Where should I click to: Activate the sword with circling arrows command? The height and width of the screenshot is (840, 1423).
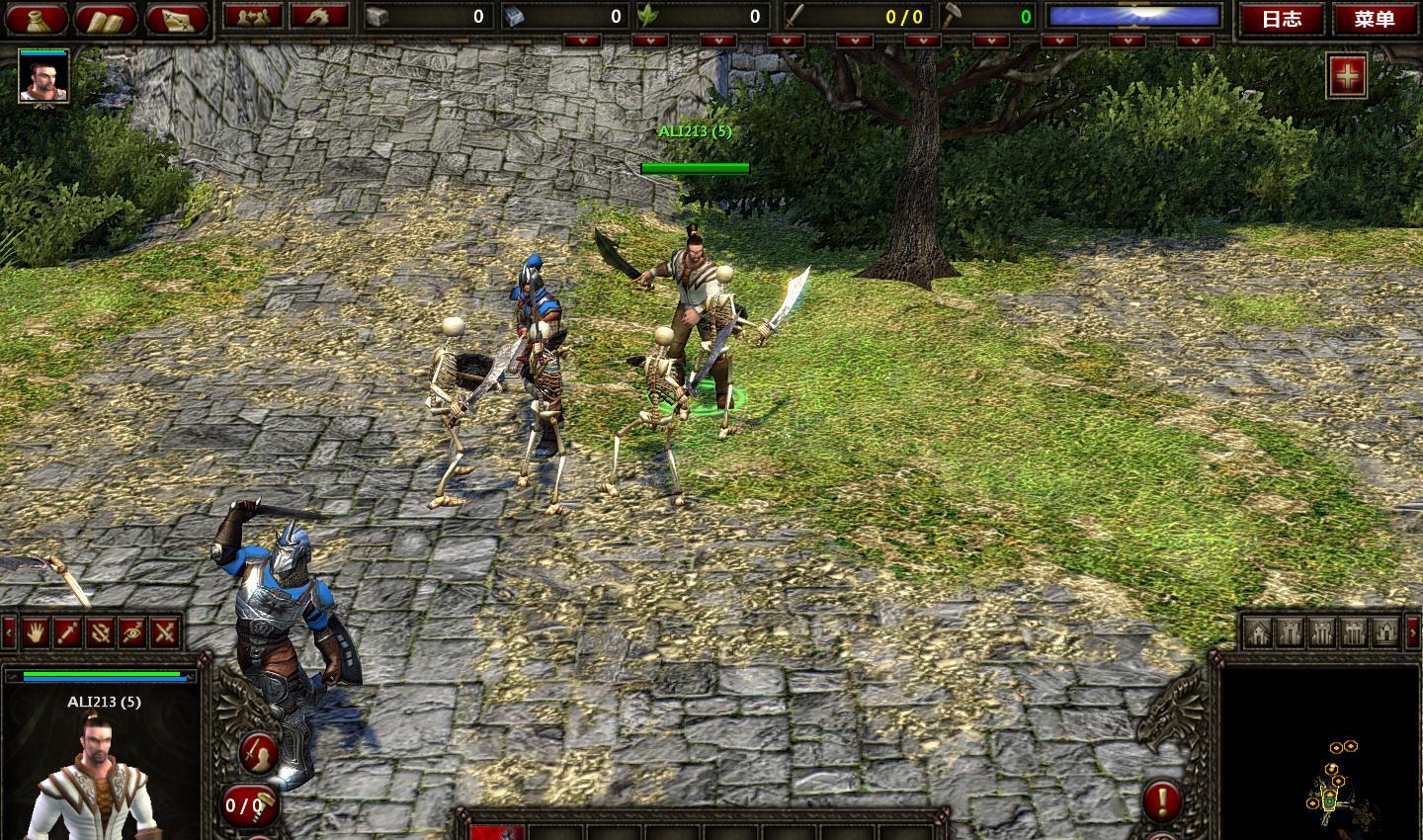coord(100,631)
